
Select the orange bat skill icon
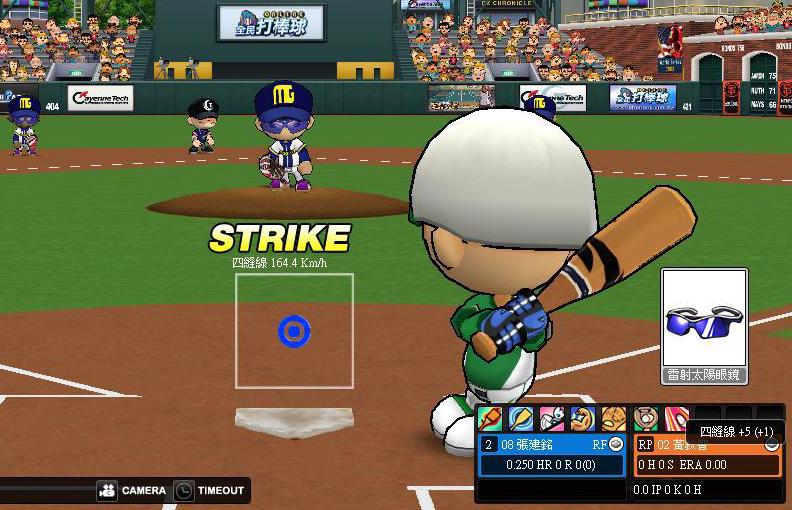point(490,418)
